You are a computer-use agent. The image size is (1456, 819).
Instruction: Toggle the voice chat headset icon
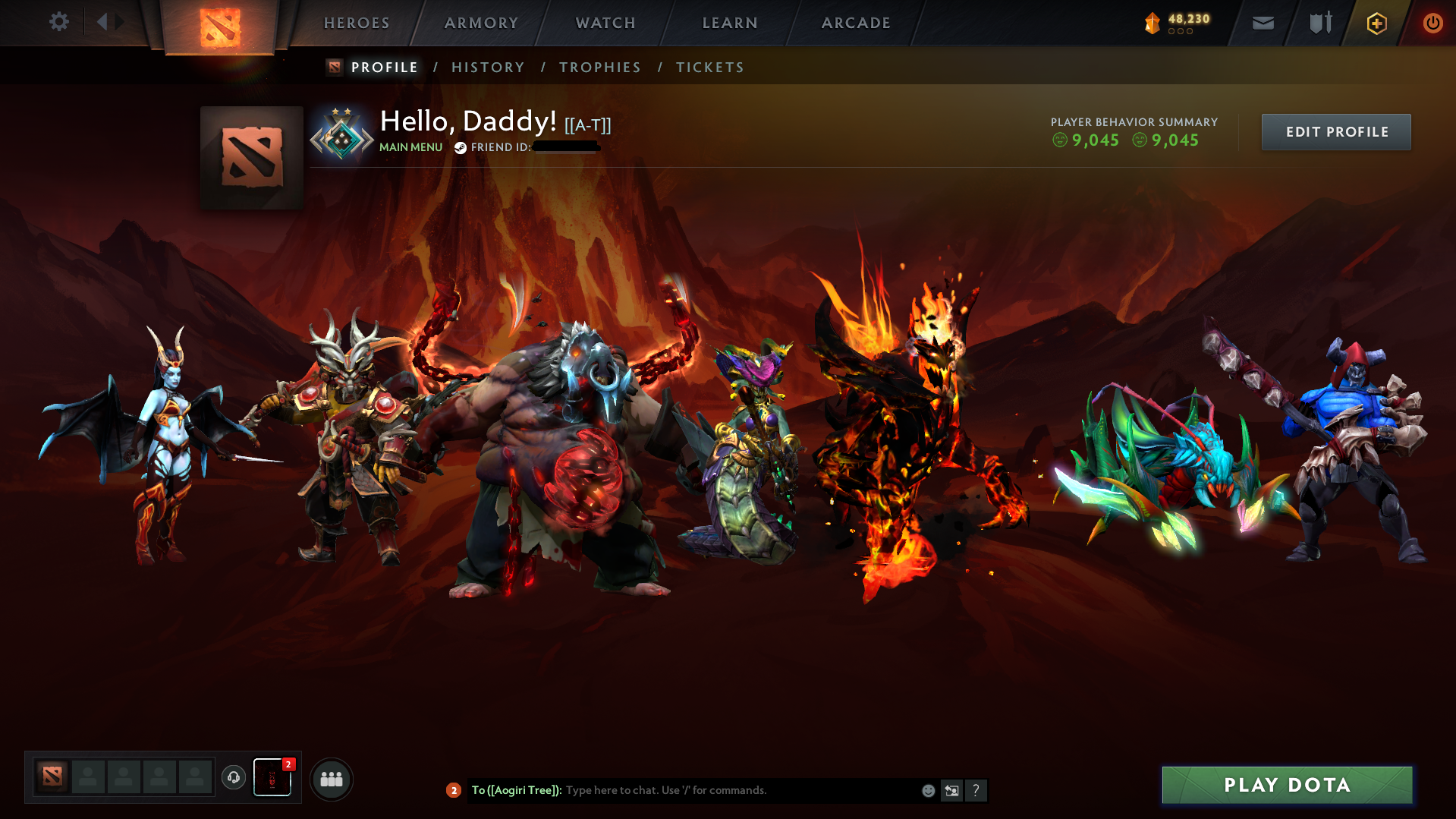(233, 777)
